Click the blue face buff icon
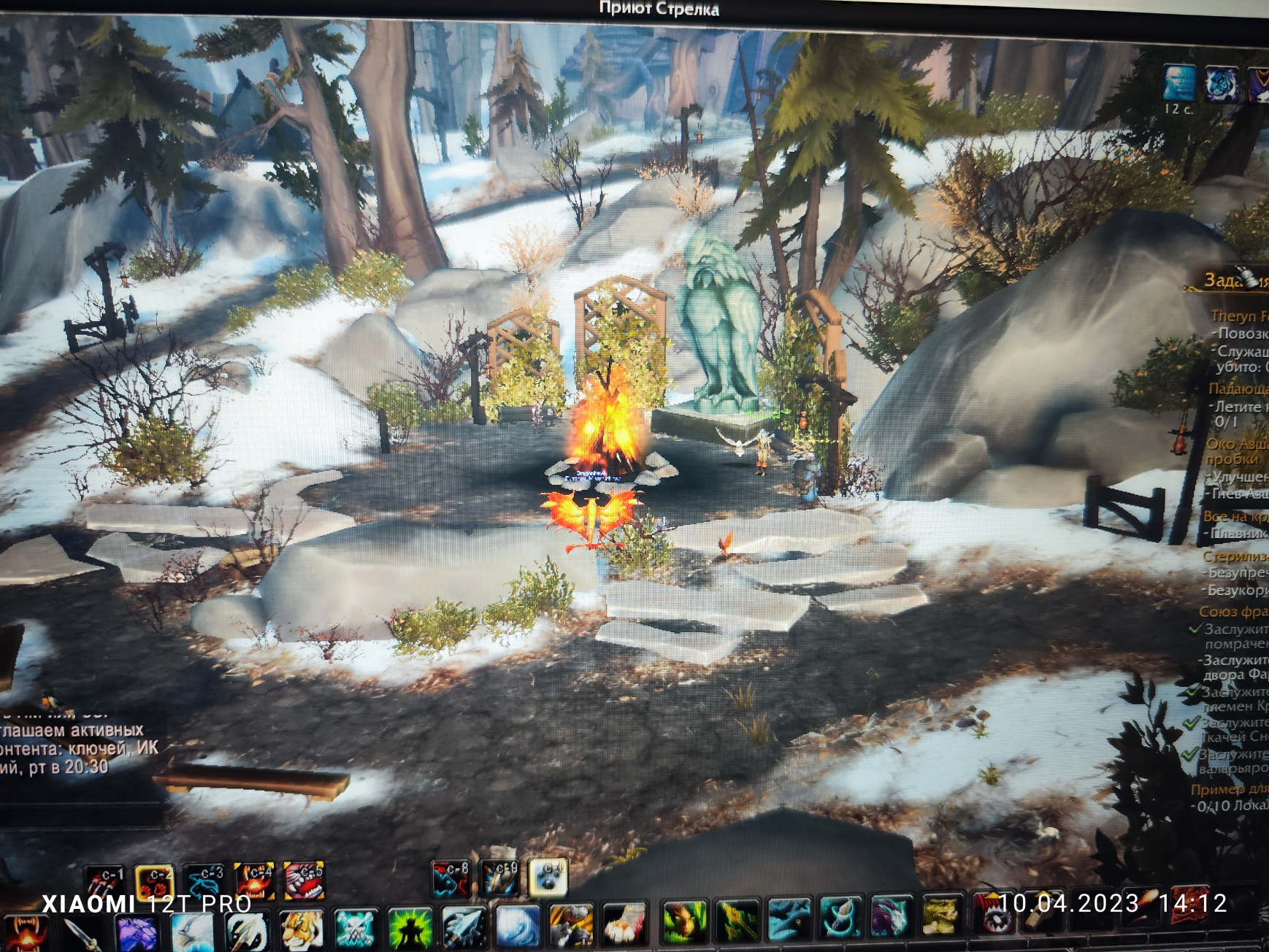The height and width of the screenshot is (952, 1269). tap(1179, 83)
